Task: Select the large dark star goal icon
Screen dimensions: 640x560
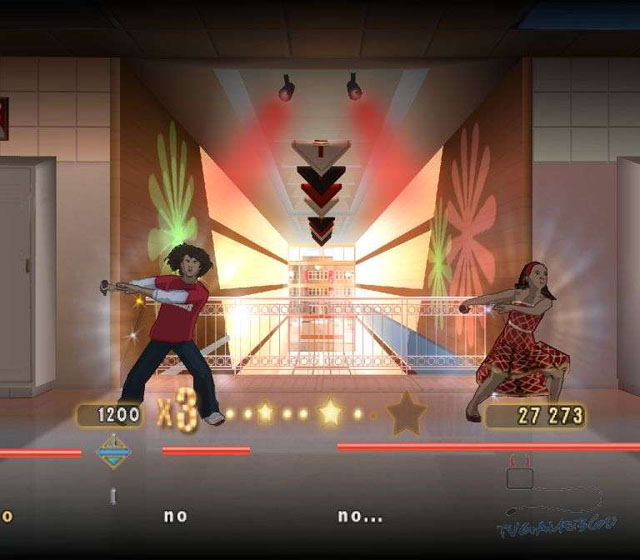Action: click(405, 413)
